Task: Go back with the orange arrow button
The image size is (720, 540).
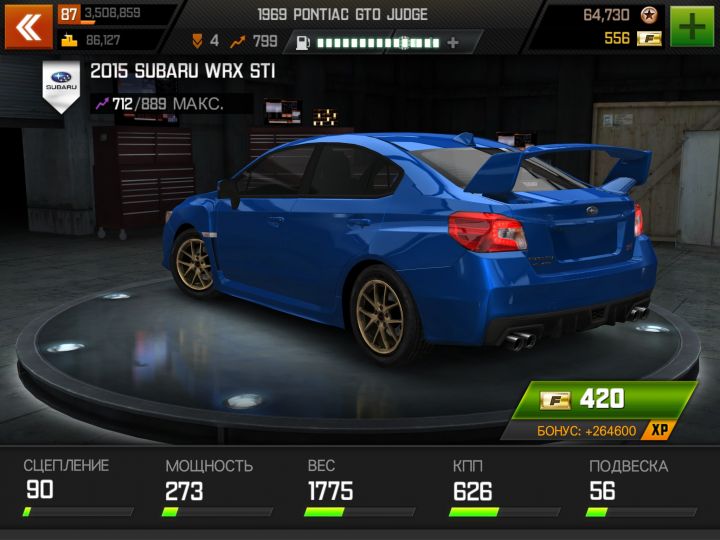Action: point(28,26)
